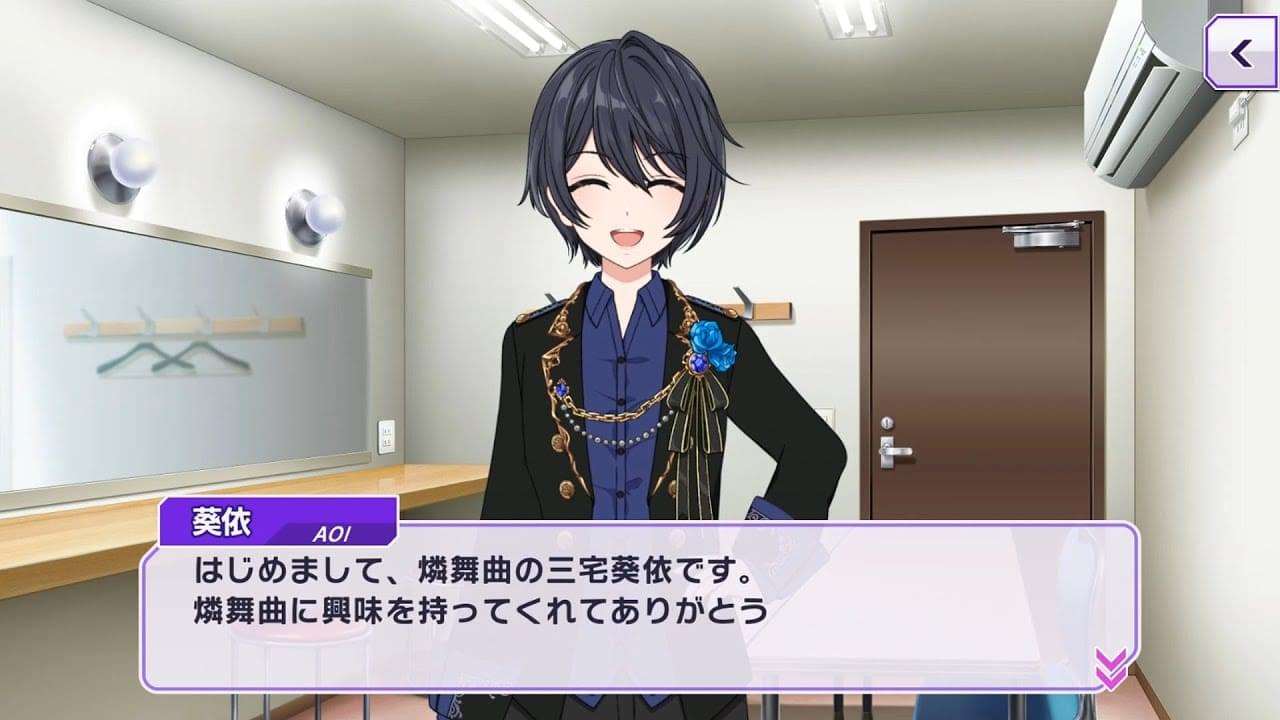The height and width of the screenshot is (720, 1280).
Task: Click the back arrow button
Action: click(x=1241, y=53)
